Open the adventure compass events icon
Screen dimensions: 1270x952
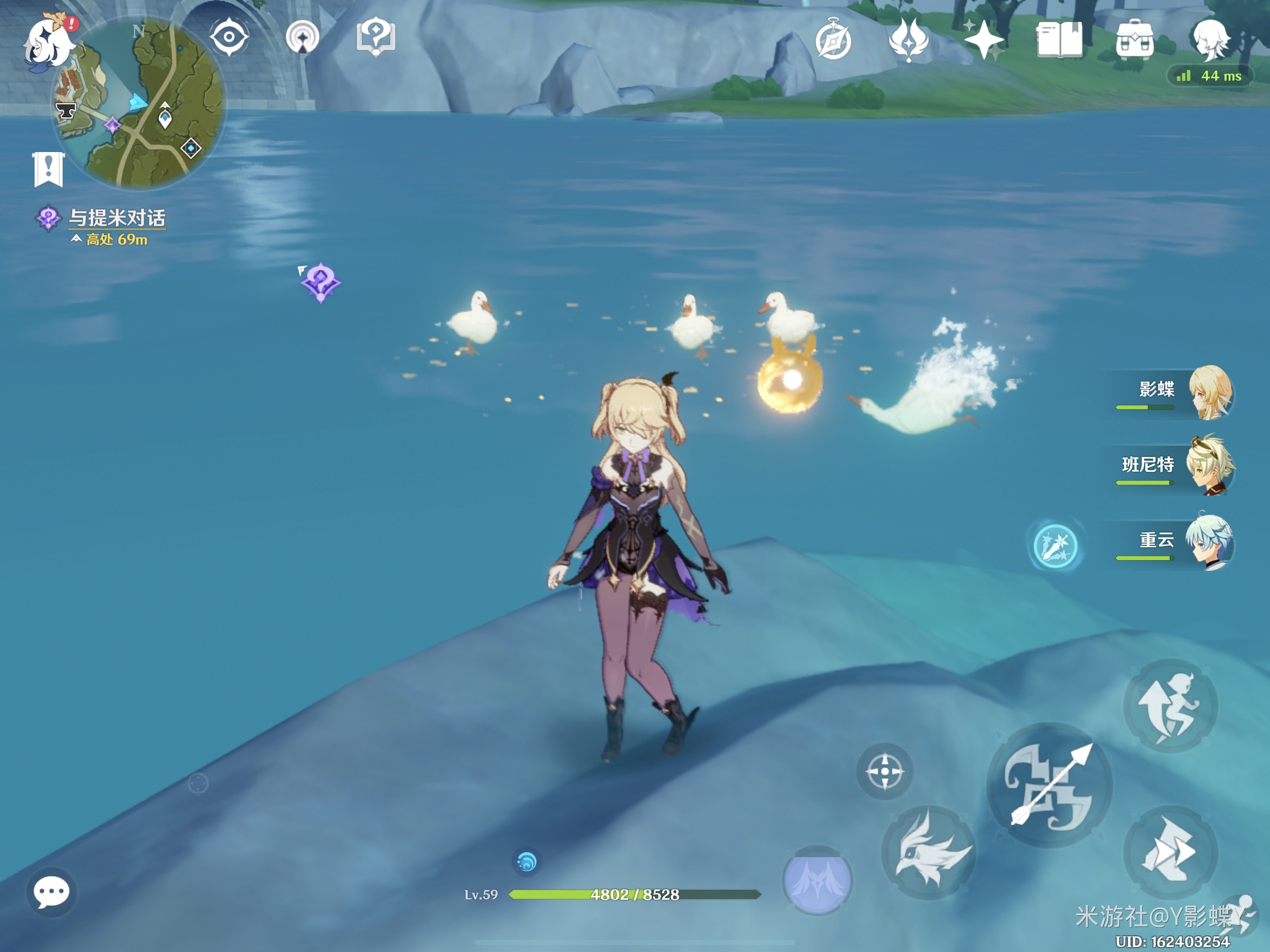tap(833, 40)
